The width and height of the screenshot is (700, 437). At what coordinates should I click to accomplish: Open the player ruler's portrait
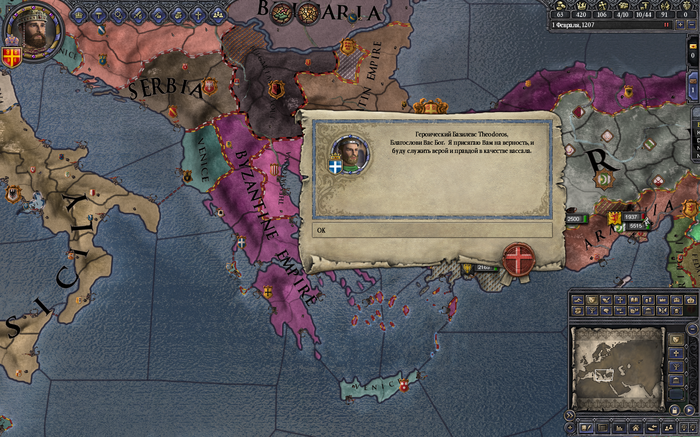33,32
